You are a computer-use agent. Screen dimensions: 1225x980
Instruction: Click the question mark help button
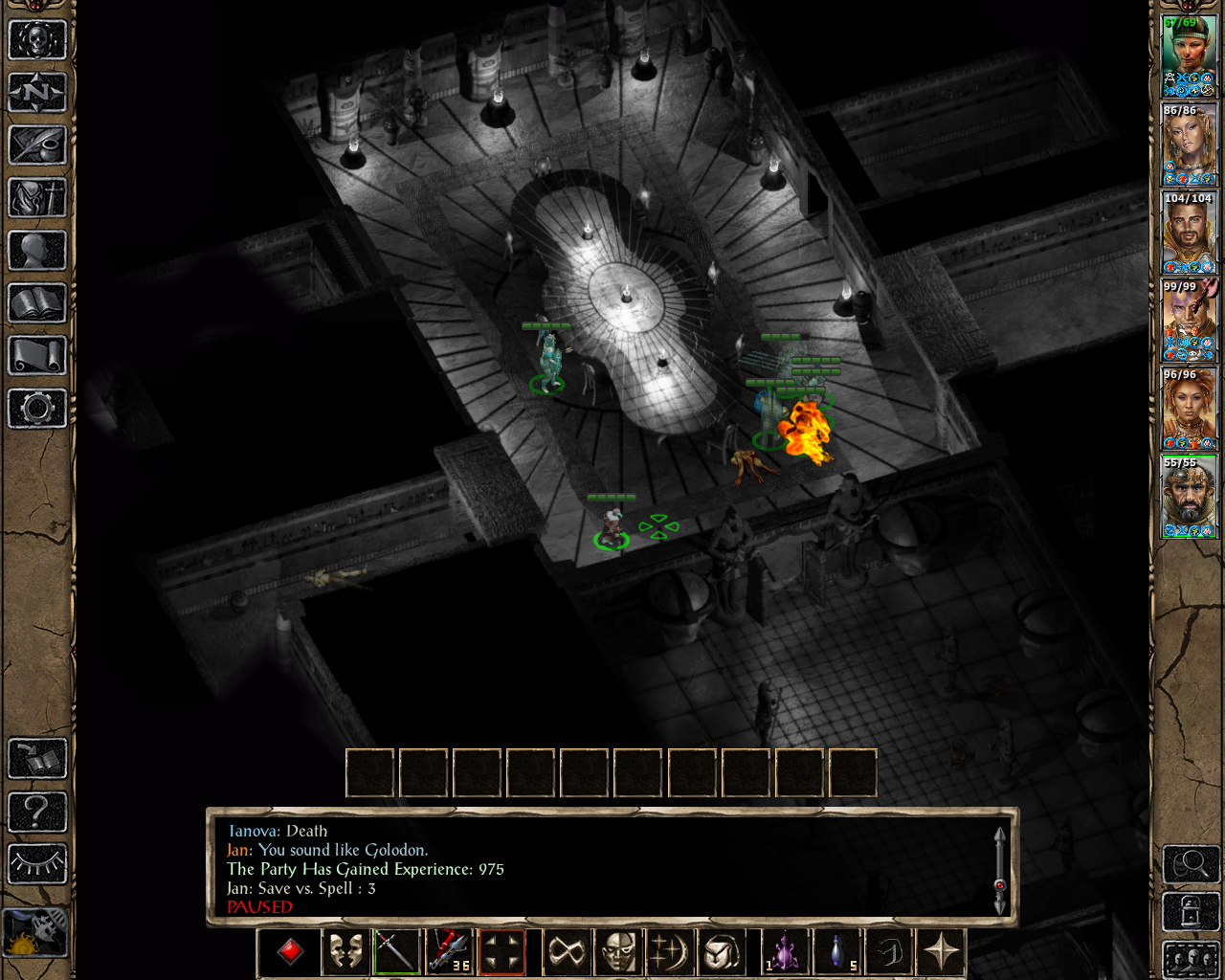coord(37,812)
